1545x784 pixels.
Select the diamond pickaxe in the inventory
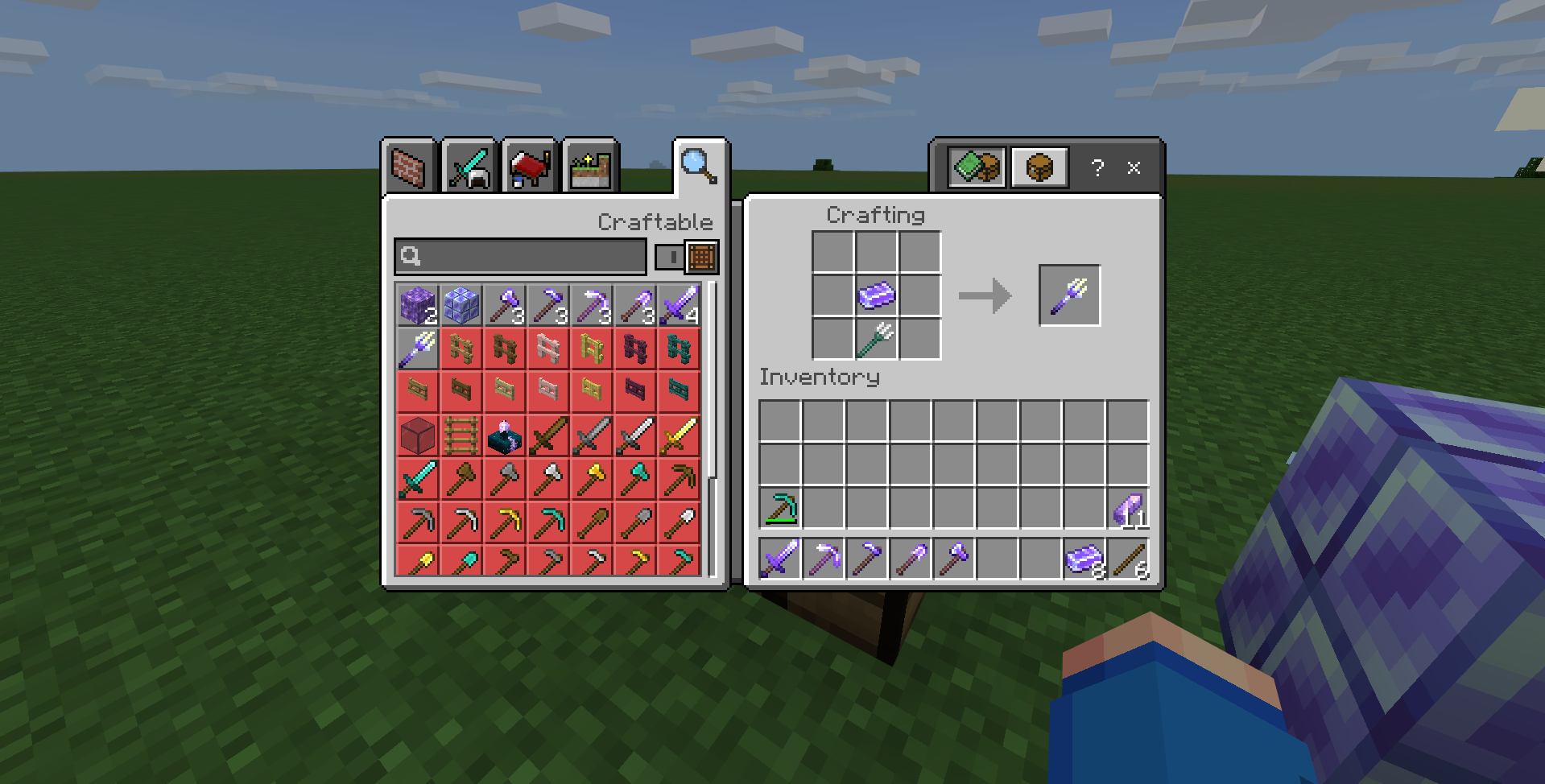[780, 507]
